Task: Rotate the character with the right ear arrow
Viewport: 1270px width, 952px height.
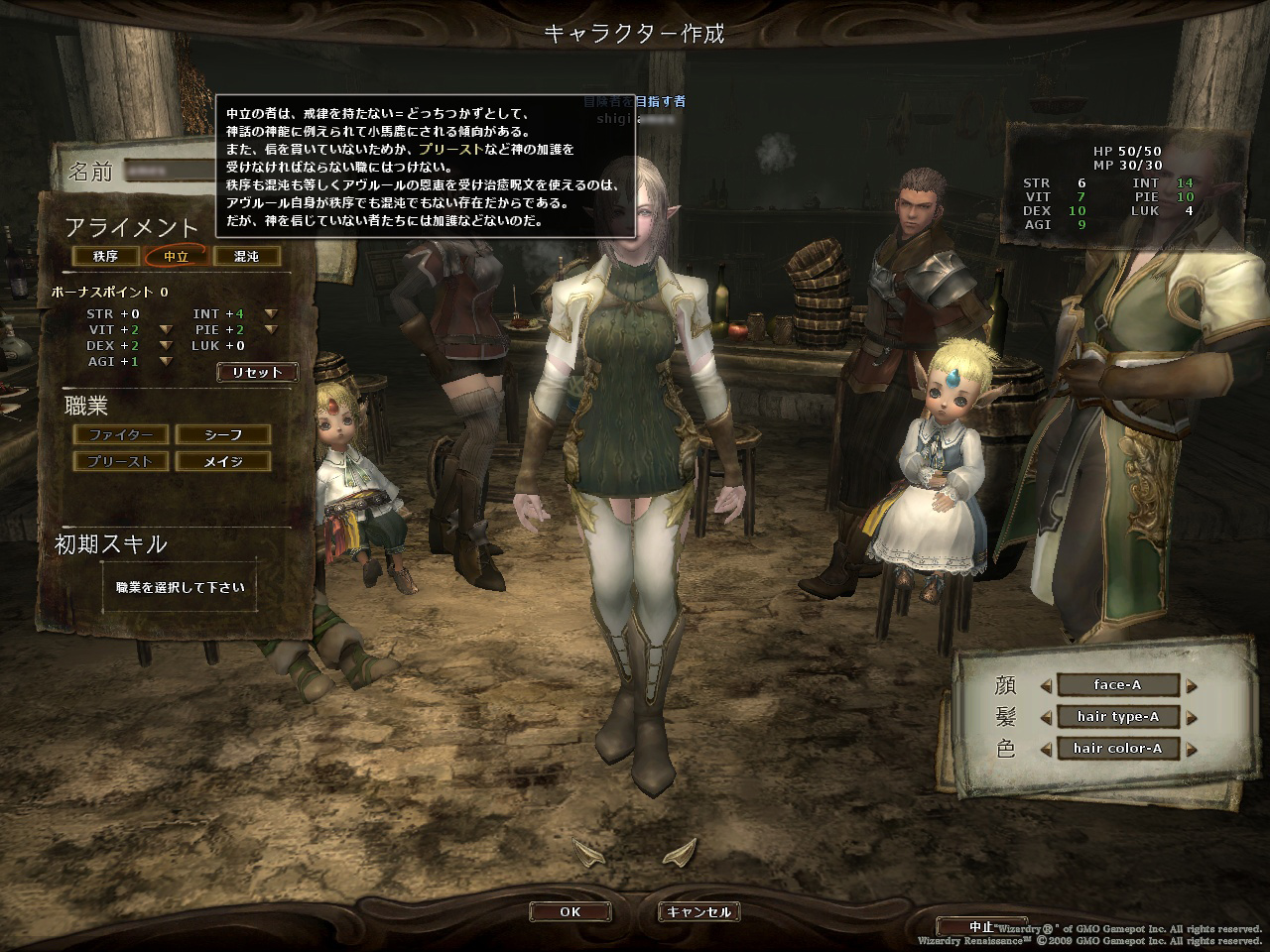Action: coord(681,850)
